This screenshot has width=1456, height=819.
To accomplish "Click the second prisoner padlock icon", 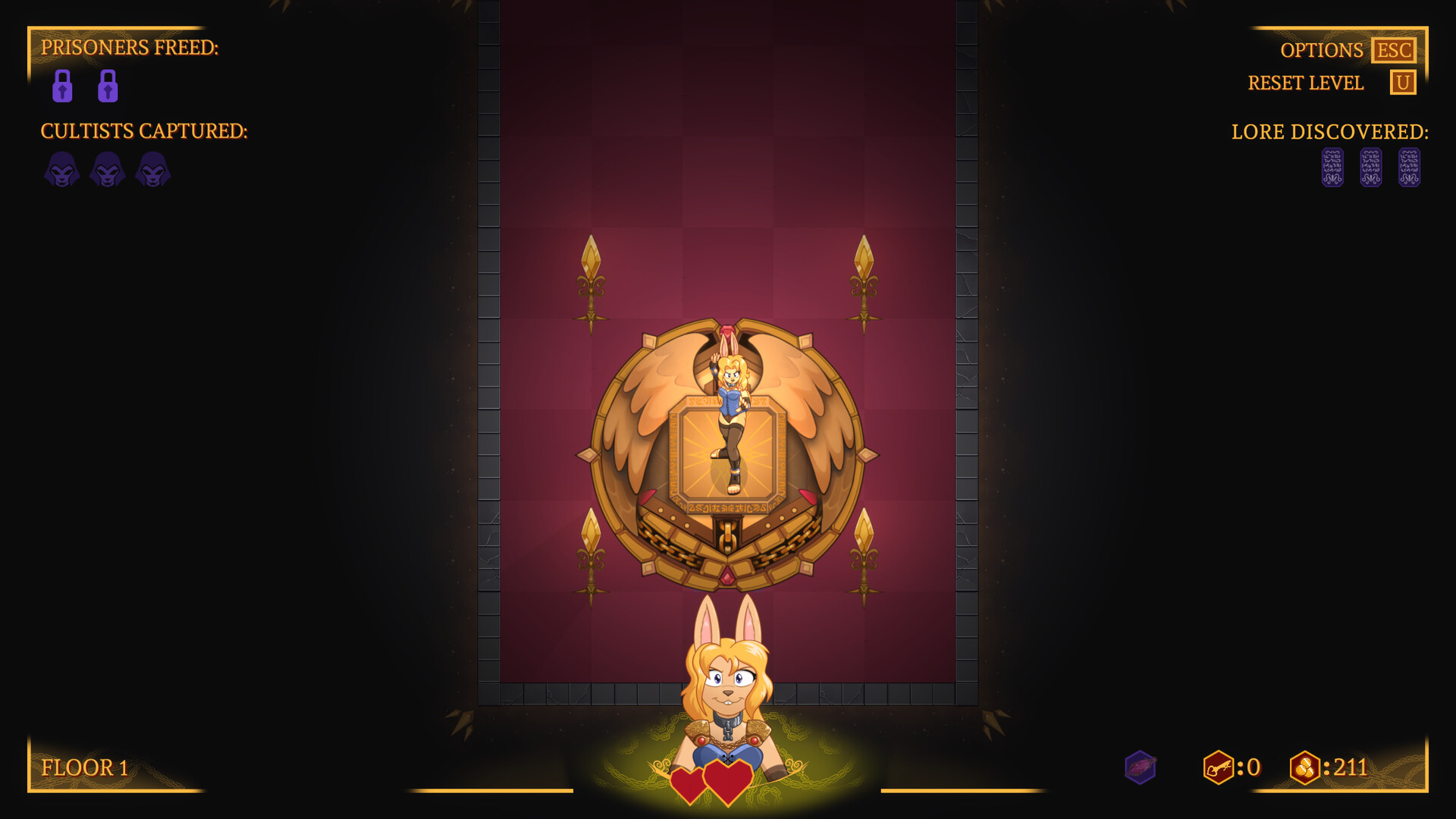I will pos(108,85).
